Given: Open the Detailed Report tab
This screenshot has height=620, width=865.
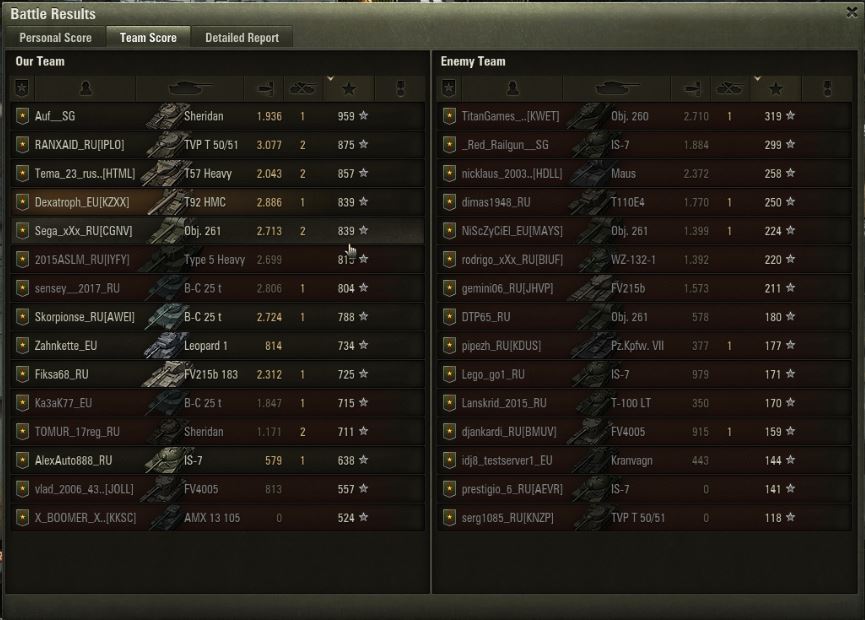Looking at the screenshot, I should coord(241,38).
